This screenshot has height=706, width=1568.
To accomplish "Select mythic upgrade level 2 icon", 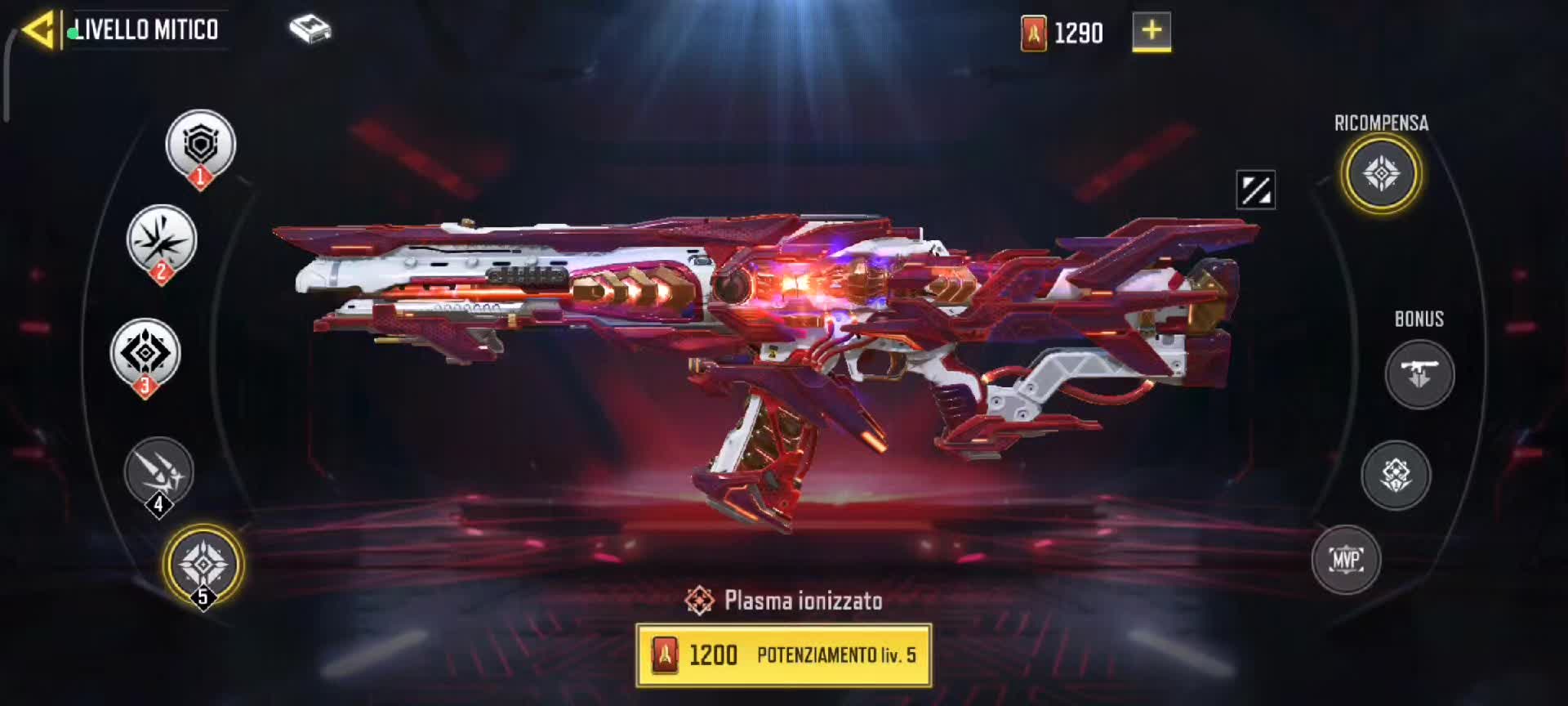I will point(162,240).
